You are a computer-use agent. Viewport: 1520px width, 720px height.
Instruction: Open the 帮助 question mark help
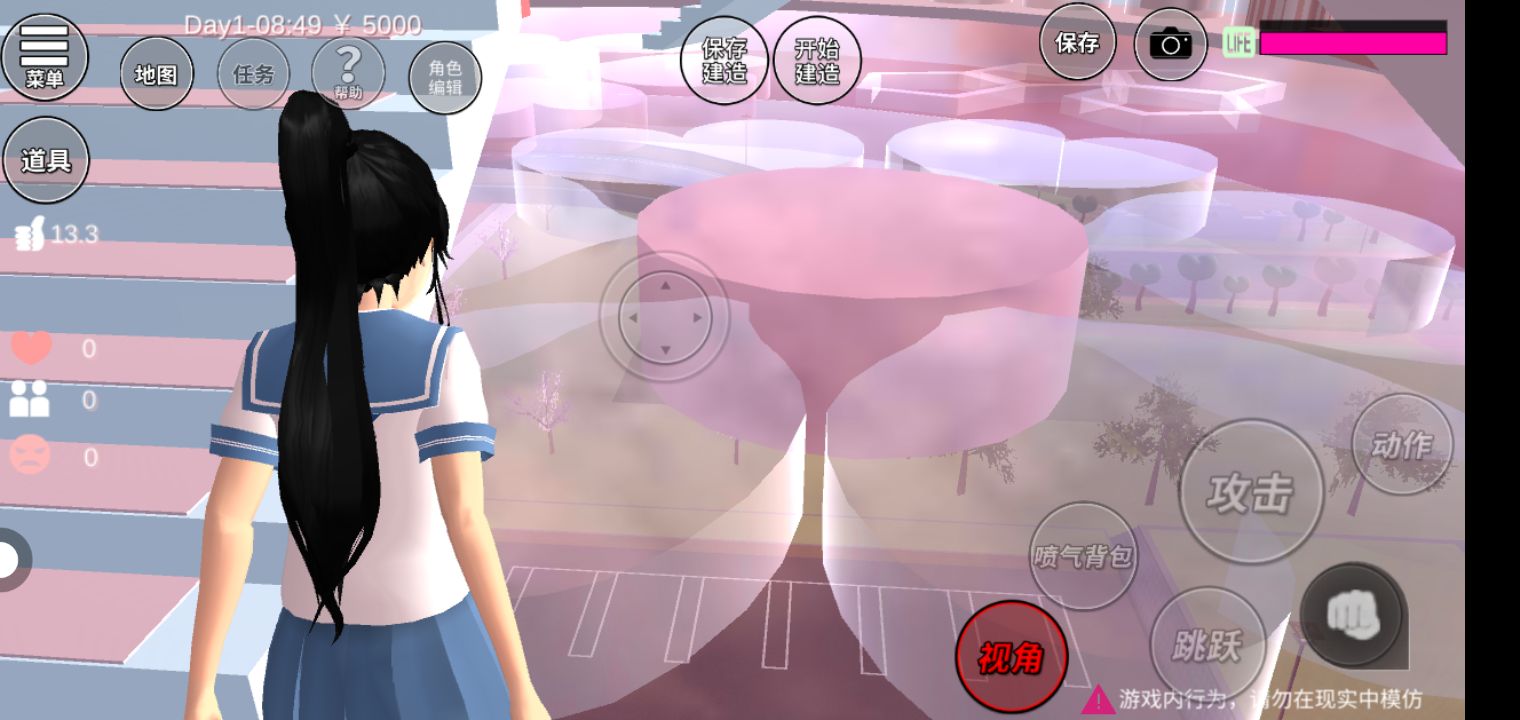(348, 72)
